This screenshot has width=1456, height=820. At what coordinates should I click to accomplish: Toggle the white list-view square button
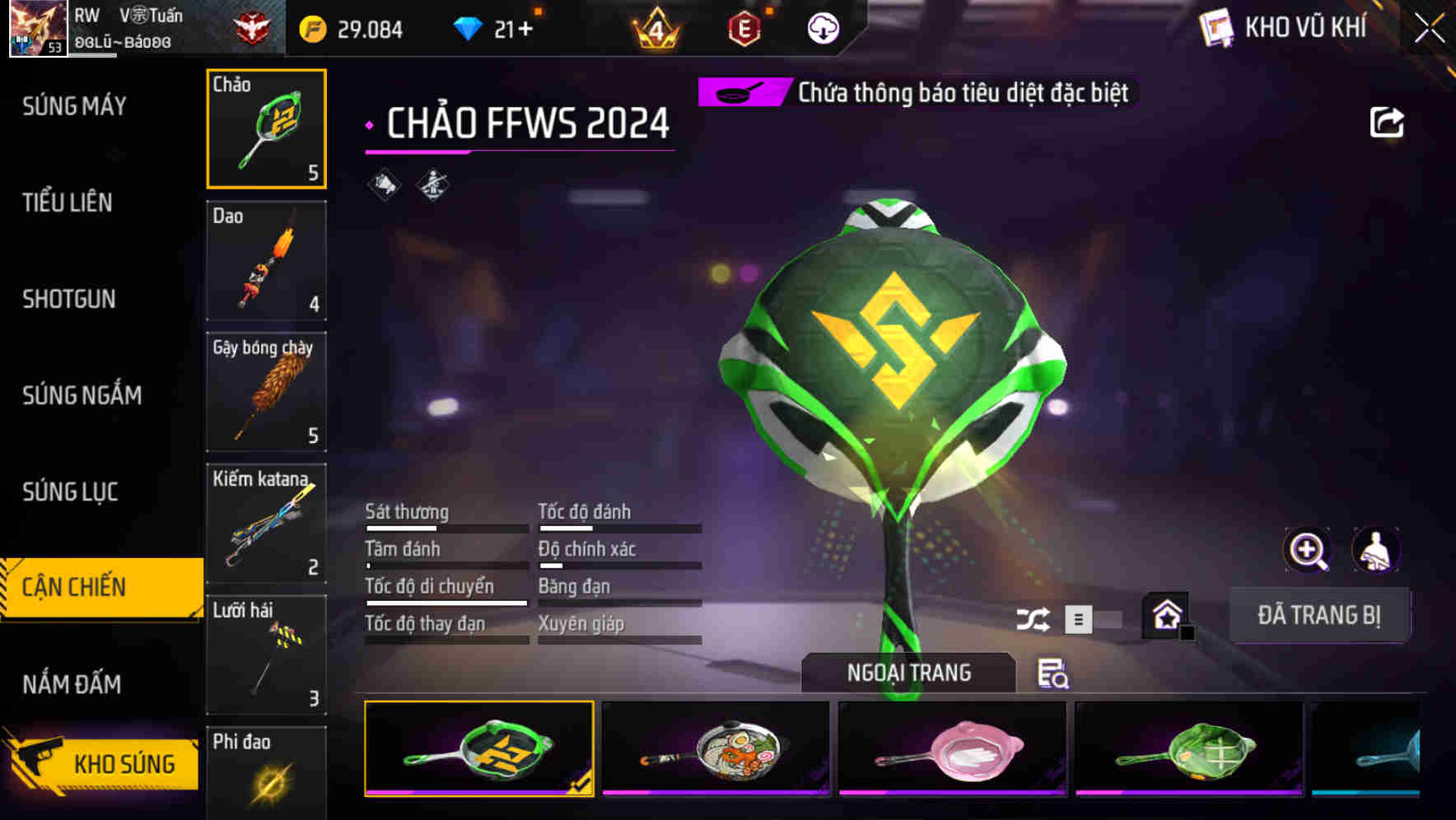(1076, 619)
